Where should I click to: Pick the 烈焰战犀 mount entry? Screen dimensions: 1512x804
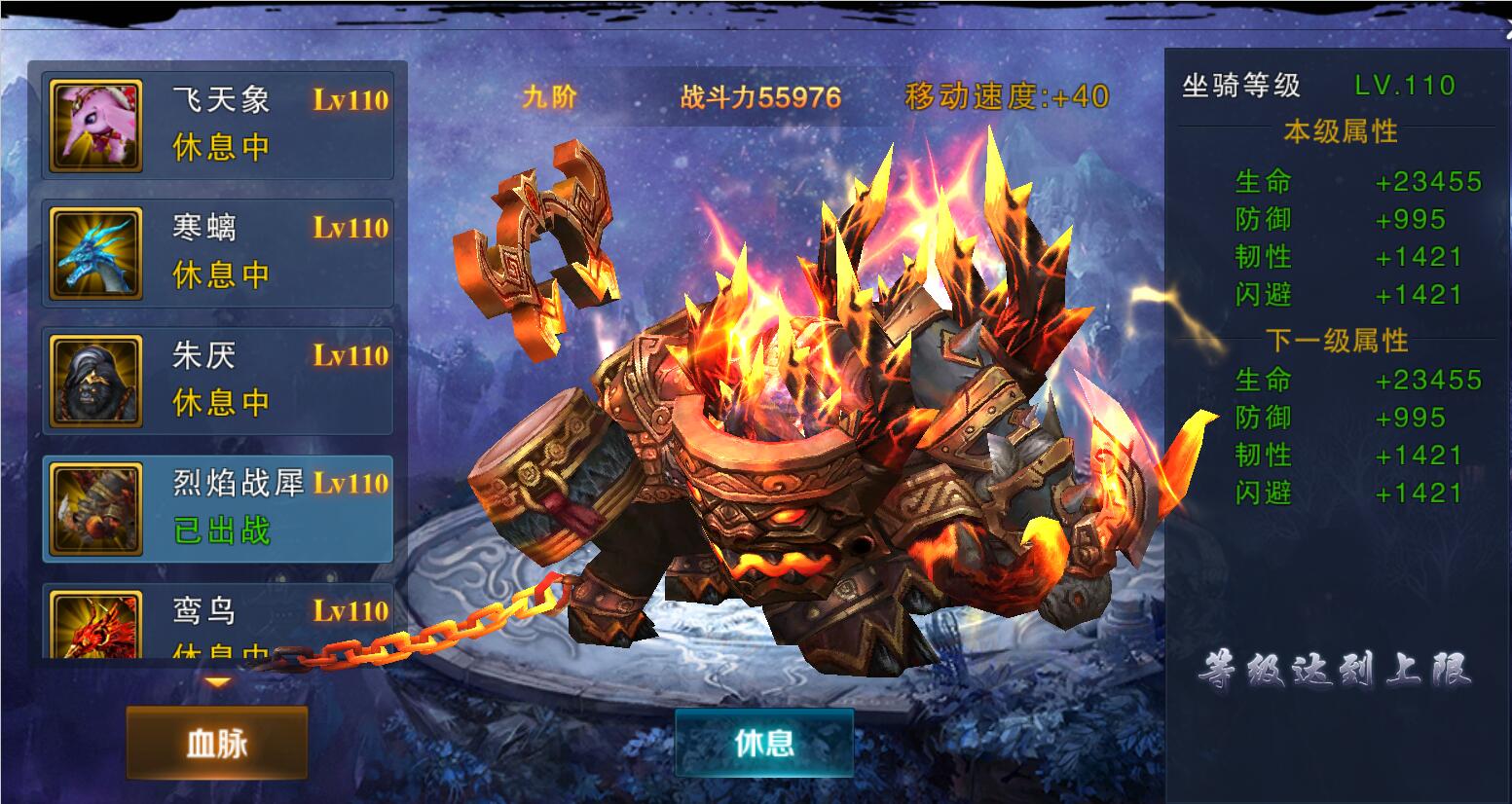218,507
